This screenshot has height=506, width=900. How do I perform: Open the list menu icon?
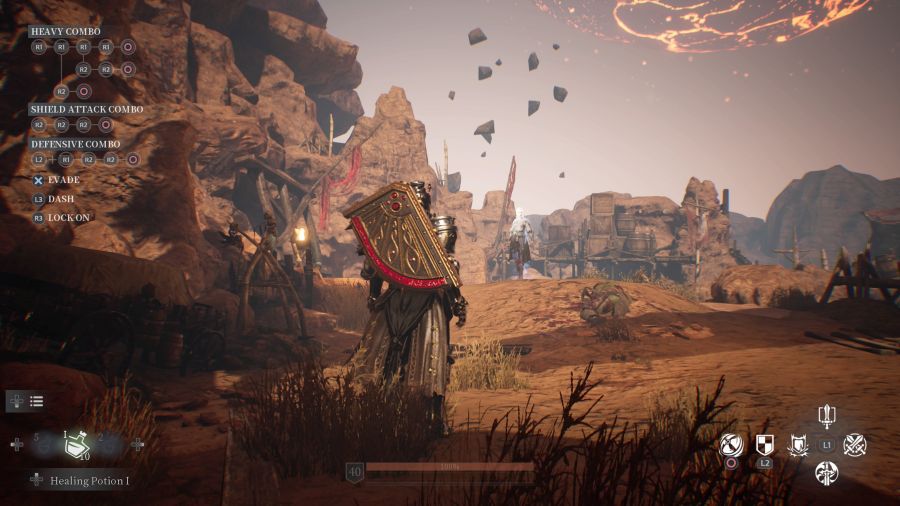[36, 401]
